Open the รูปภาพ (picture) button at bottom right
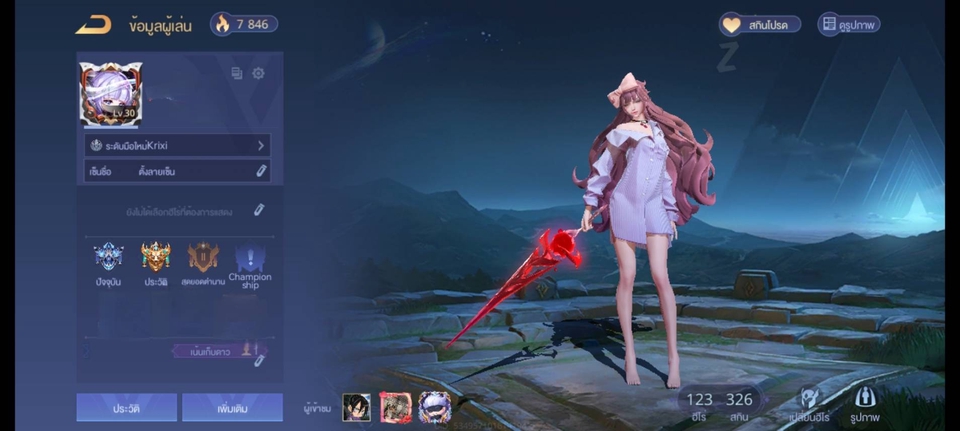Screen dimensions: 960x431 coord(866,404)
